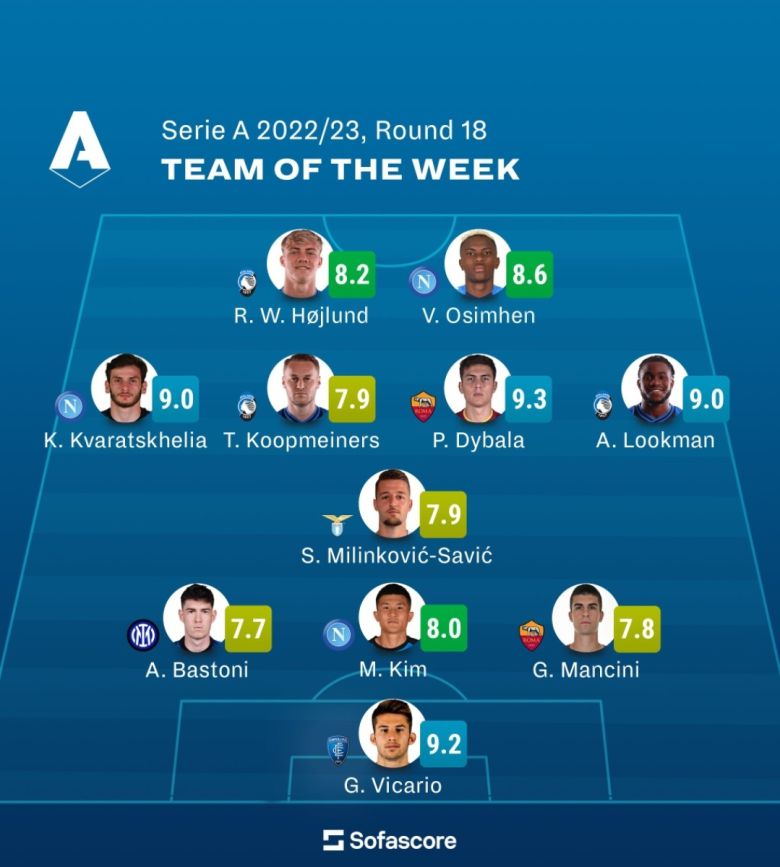Select R. W. Højlund's player portrait

[x=301, y=266]
